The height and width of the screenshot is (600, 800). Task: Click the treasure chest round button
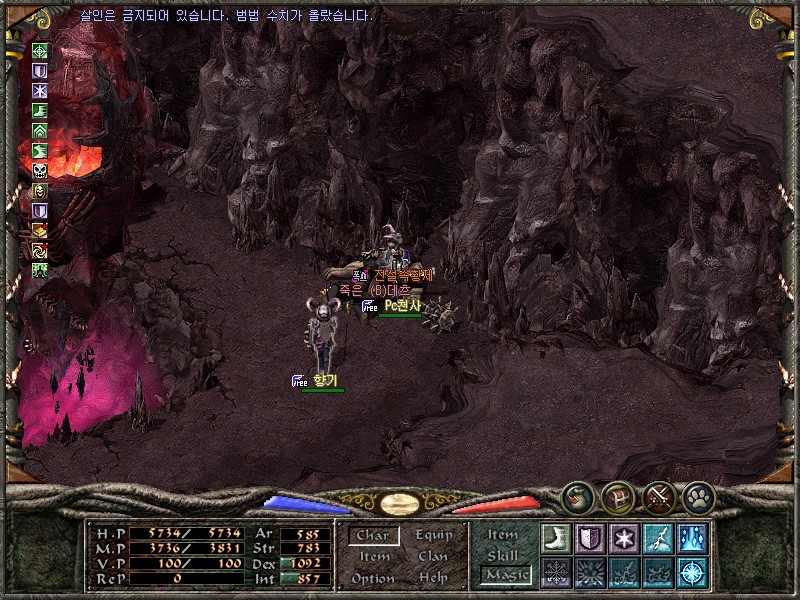[617, 495]
